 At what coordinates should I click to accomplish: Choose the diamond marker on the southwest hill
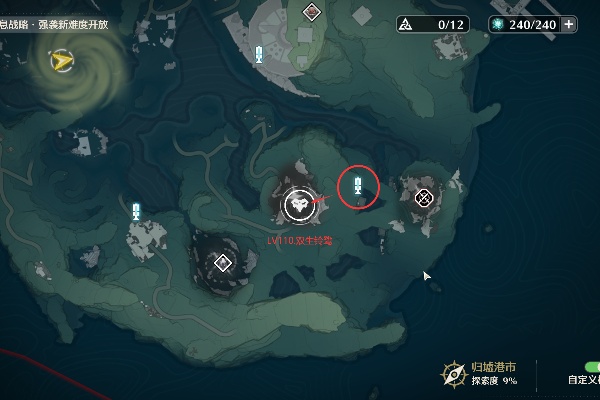click(223, 263)
